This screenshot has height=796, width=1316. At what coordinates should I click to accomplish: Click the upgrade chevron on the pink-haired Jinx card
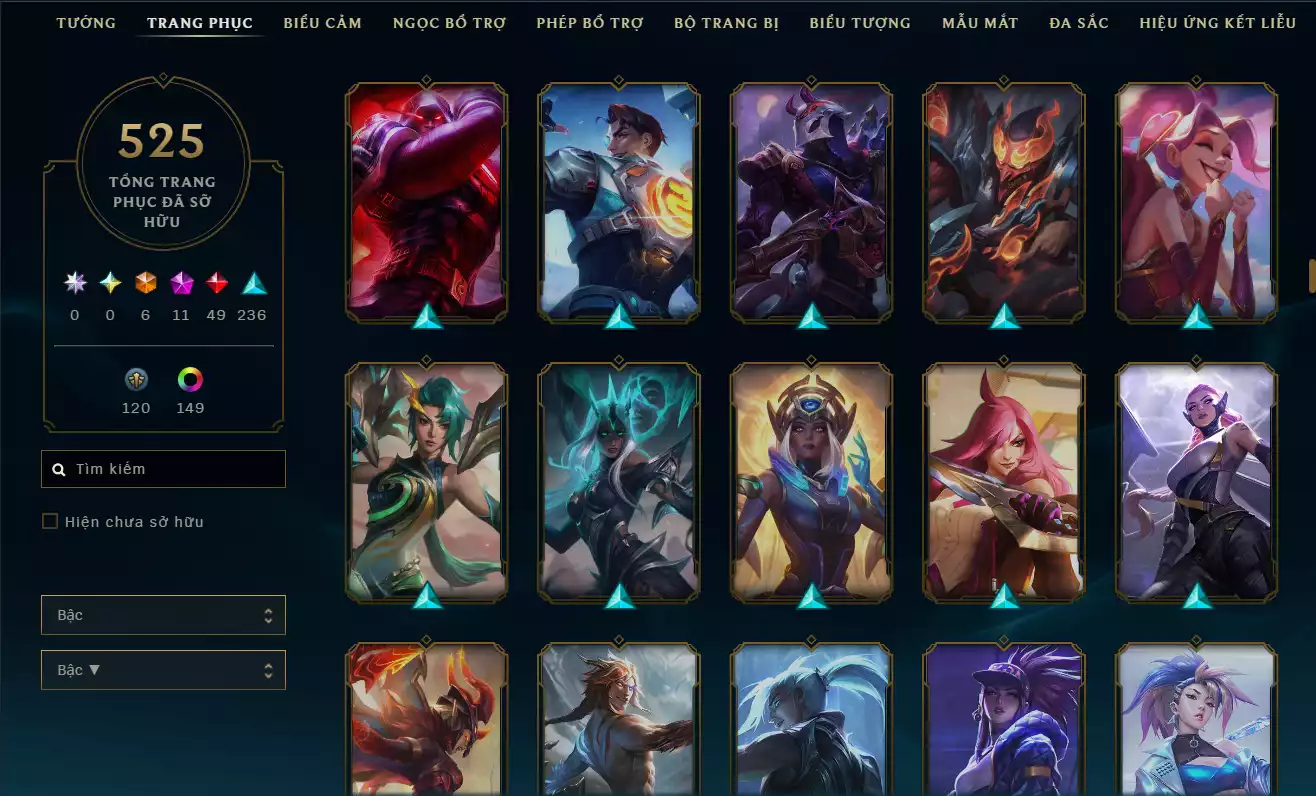point(1195,318)
